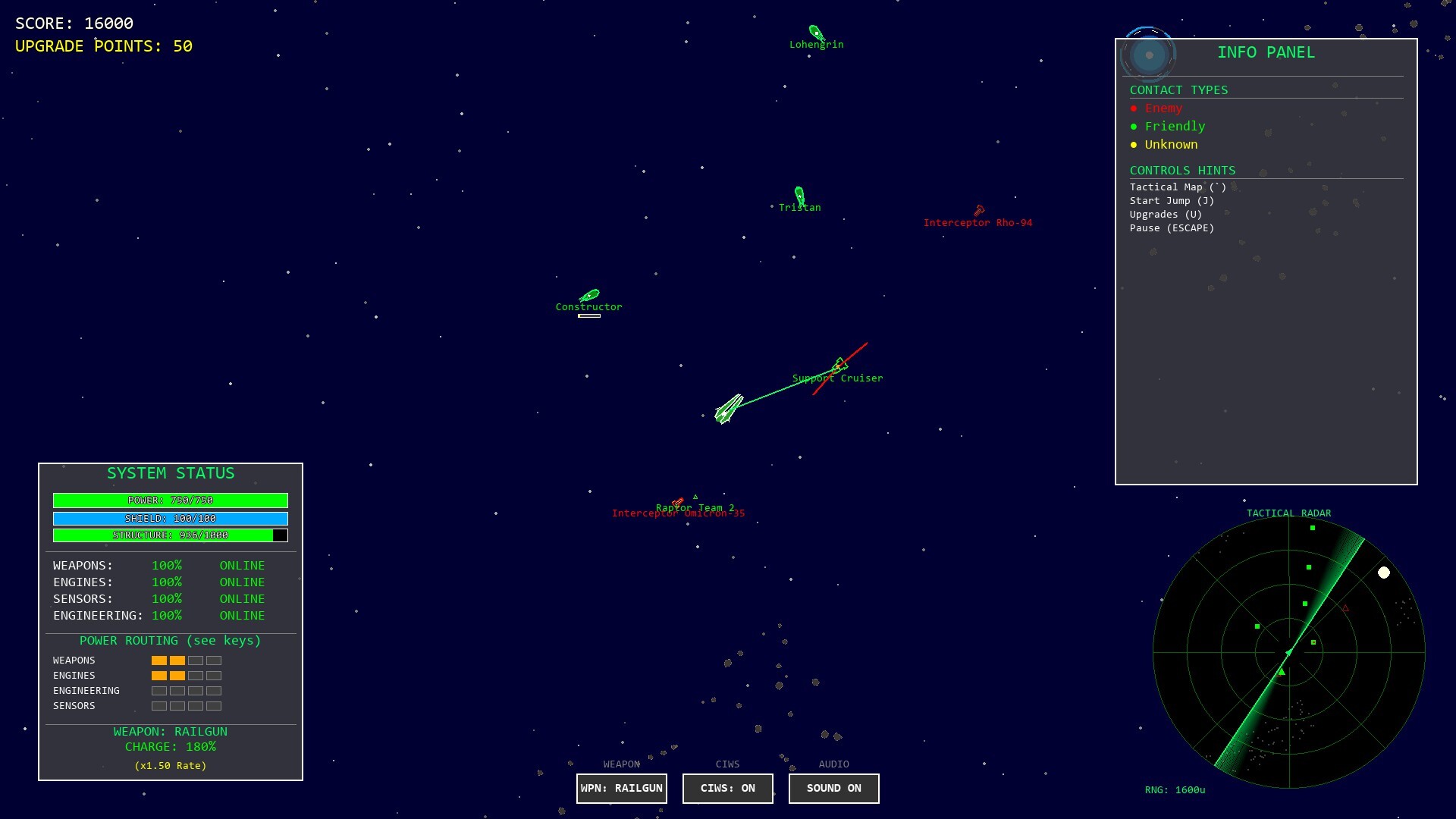Expand the POWER ROUTING section
1456x819 pixels.
(x=170, y=641)
